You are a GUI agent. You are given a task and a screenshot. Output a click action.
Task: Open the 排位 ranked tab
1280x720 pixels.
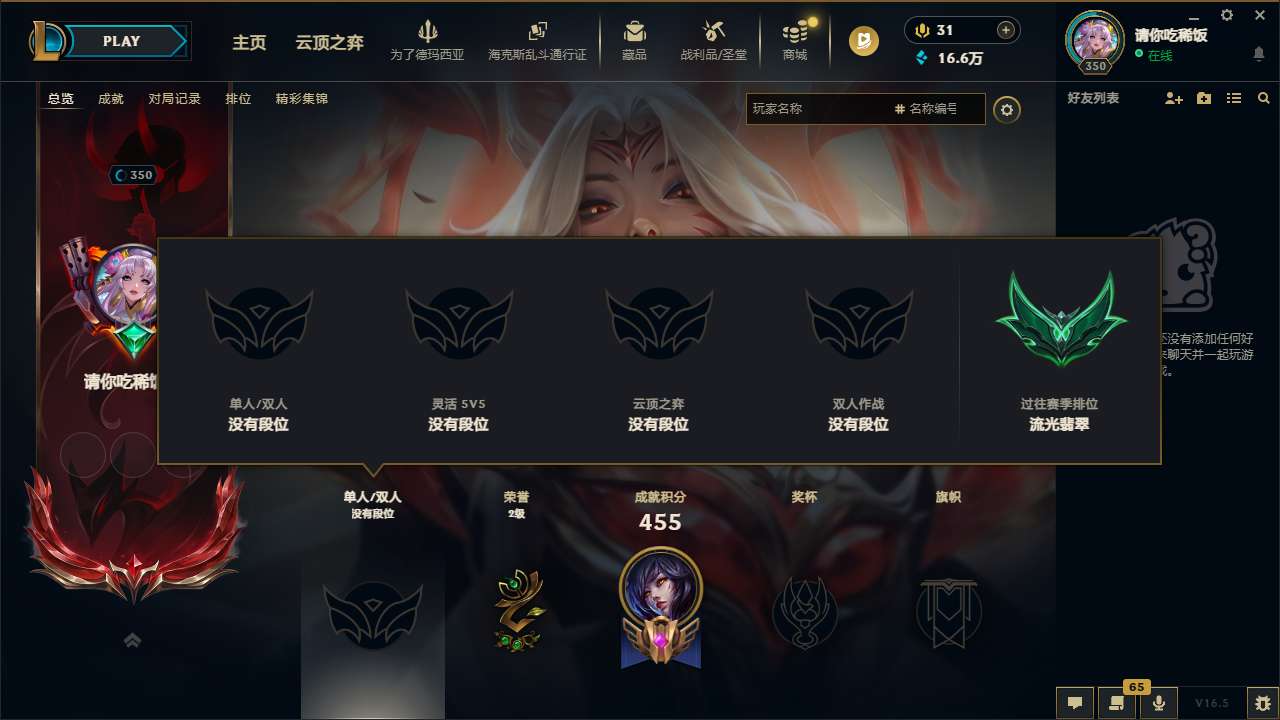[x=239, y=98]
